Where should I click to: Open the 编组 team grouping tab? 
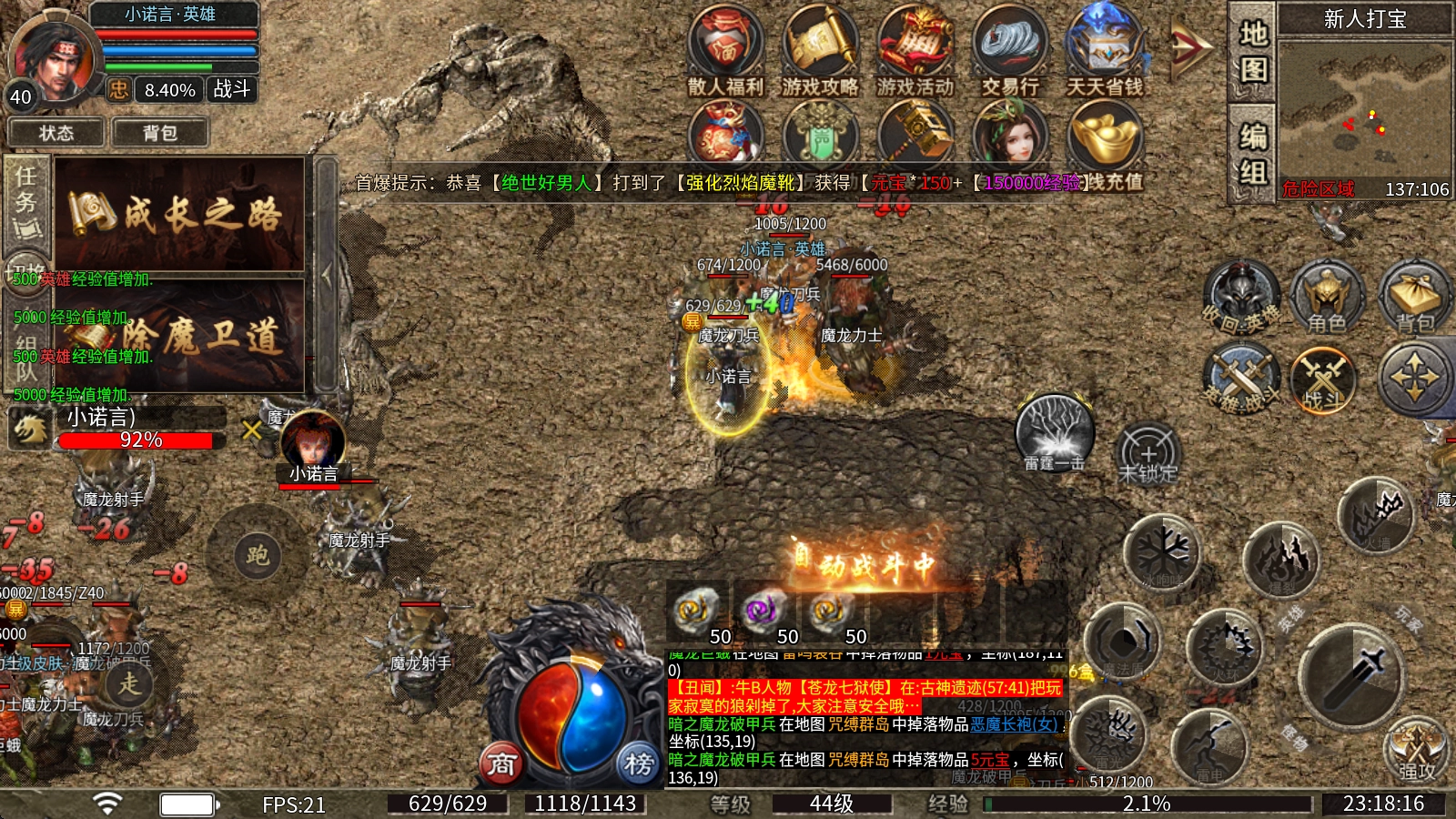[x=1253, y=154]
